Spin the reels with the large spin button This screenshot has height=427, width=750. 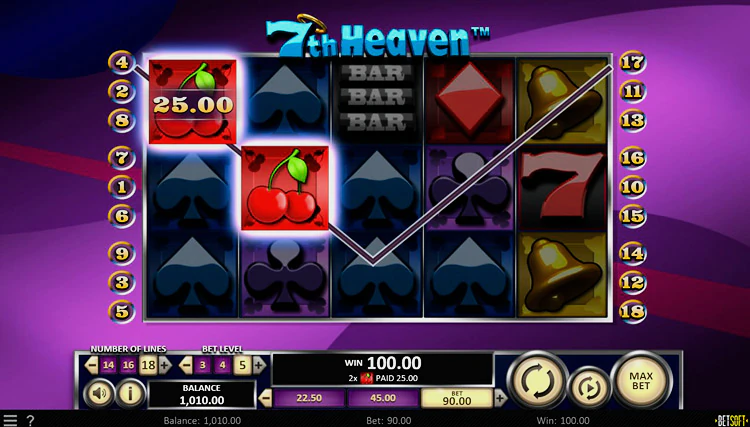537,381
